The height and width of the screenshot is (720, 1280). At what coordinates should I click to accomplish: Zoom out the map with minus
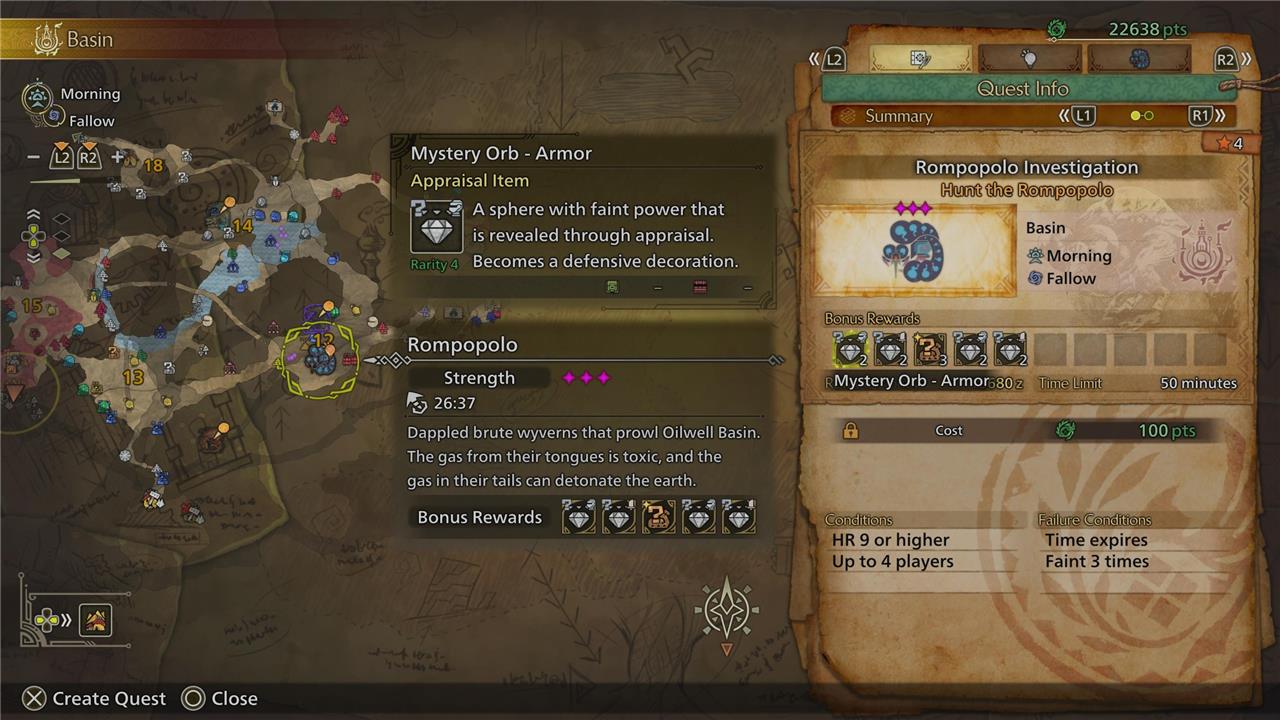click(34, 157)
